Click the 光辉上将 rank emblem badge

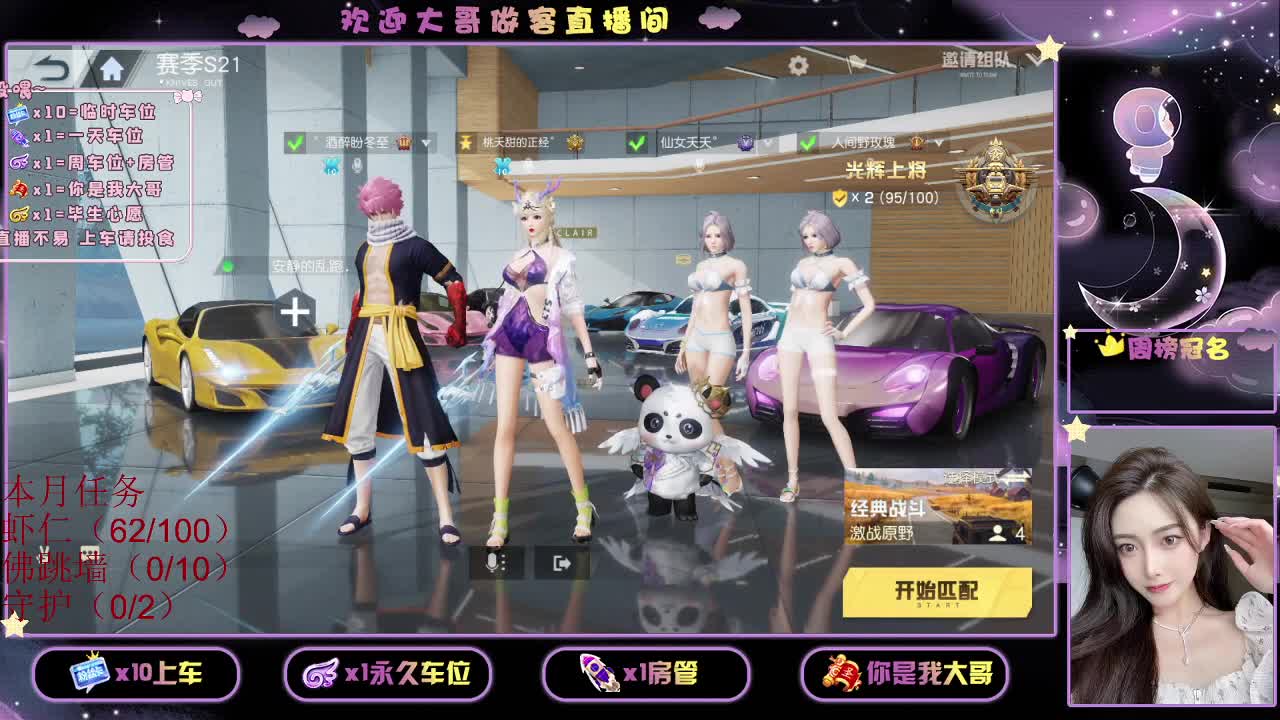994,185
